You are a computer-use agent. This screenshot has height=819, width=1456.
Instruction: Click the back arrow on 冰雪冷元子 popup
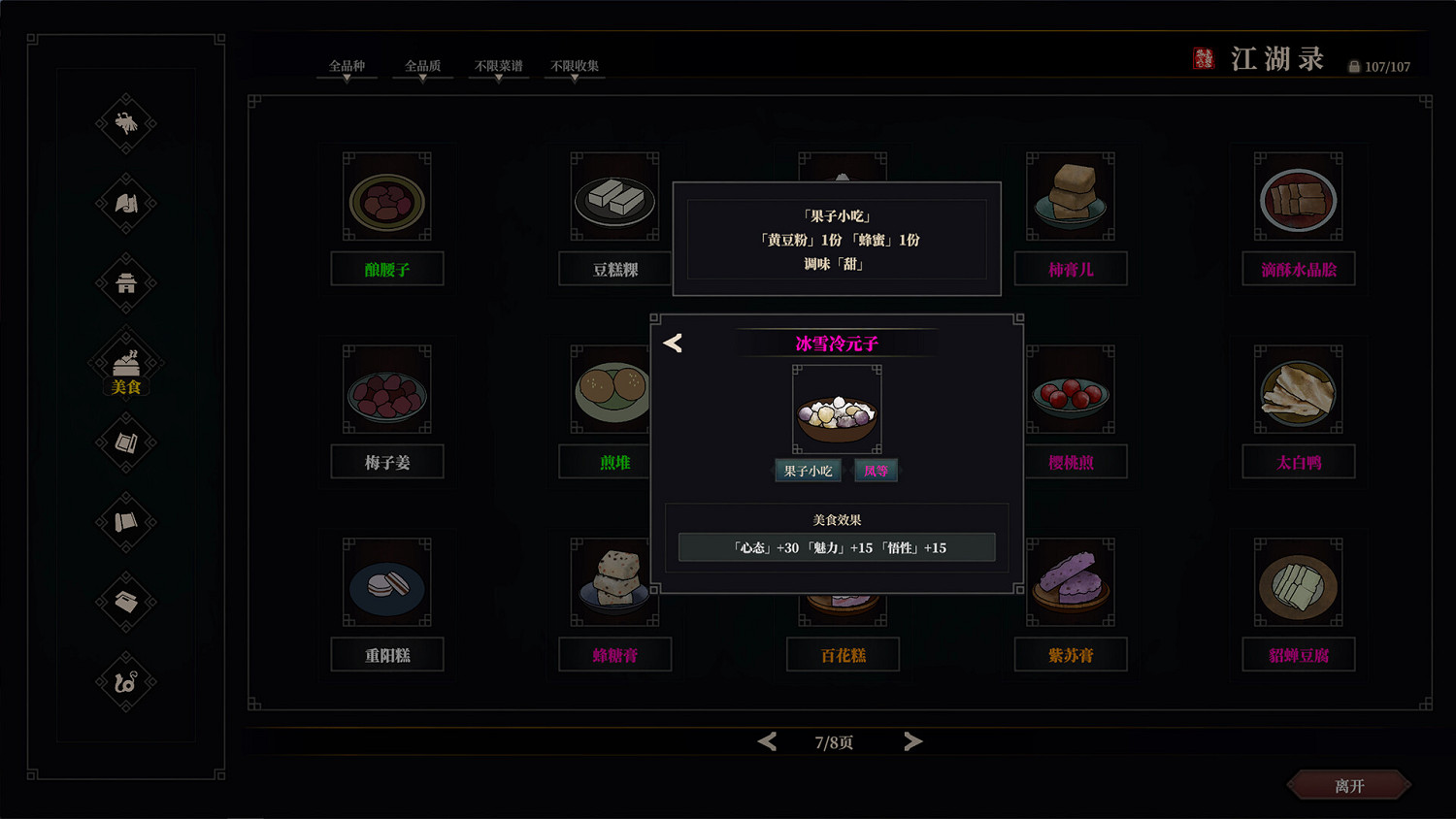click(x=673, y=343)
